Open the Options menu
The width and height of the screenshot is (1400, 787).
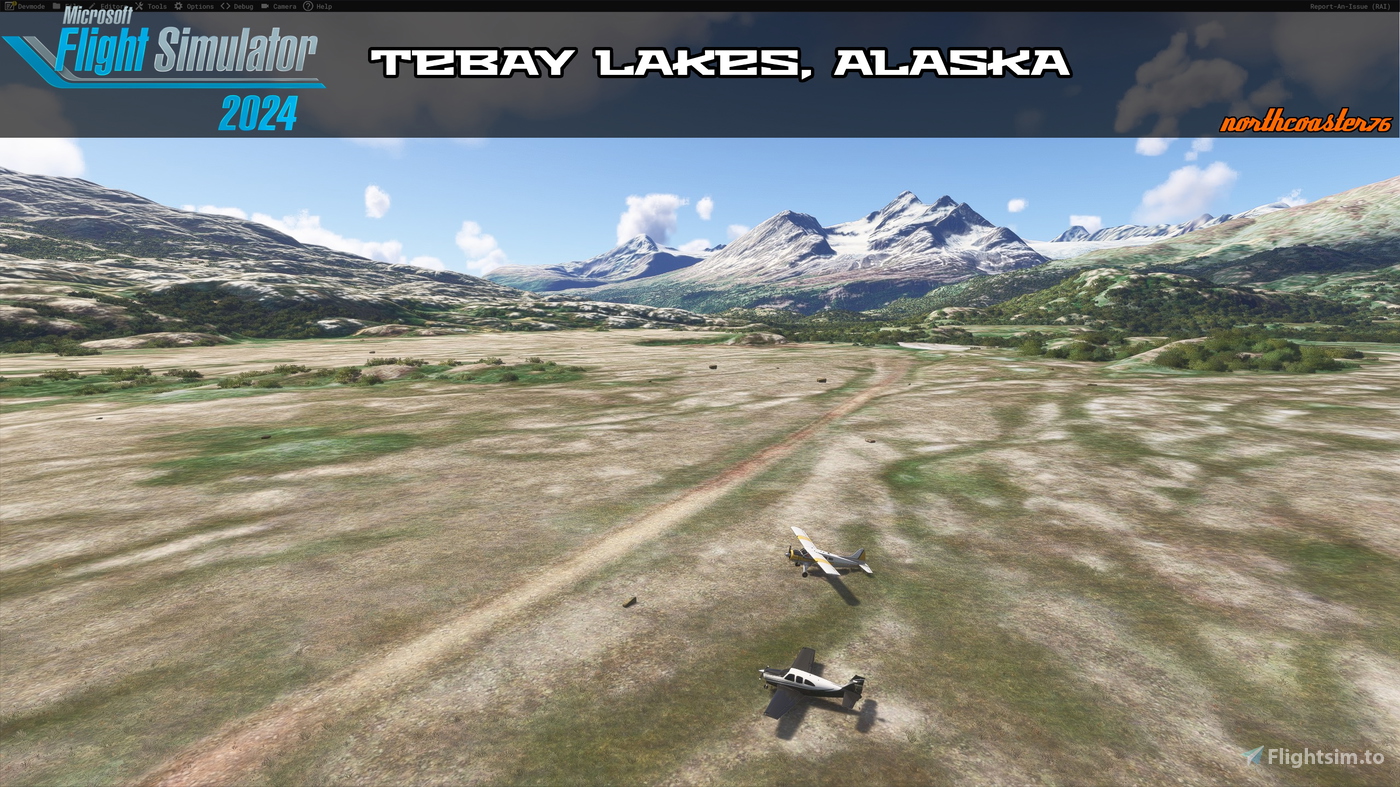199,5
